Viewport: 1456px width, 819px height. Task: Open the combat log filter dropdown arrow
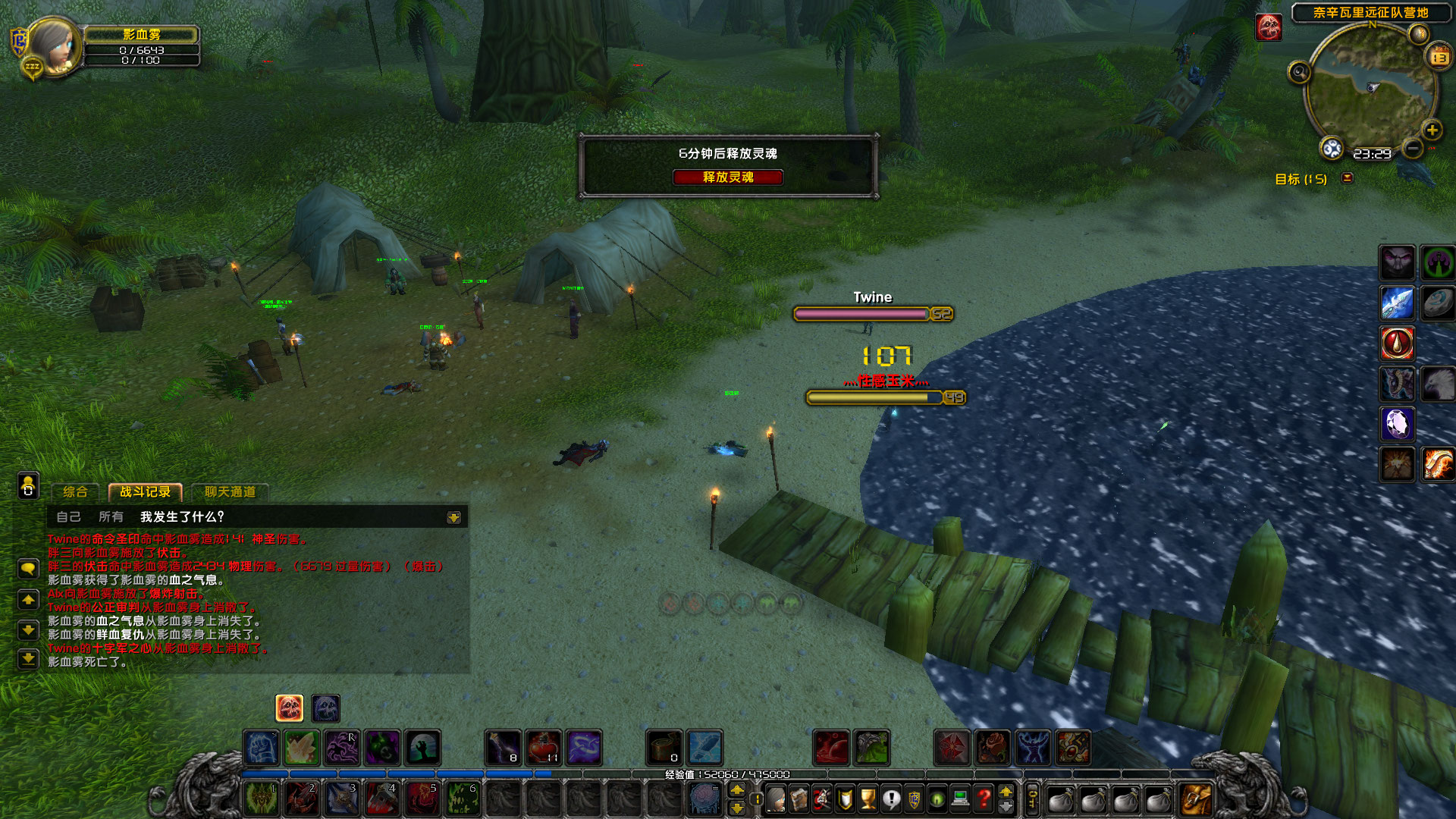coord(453,517)
